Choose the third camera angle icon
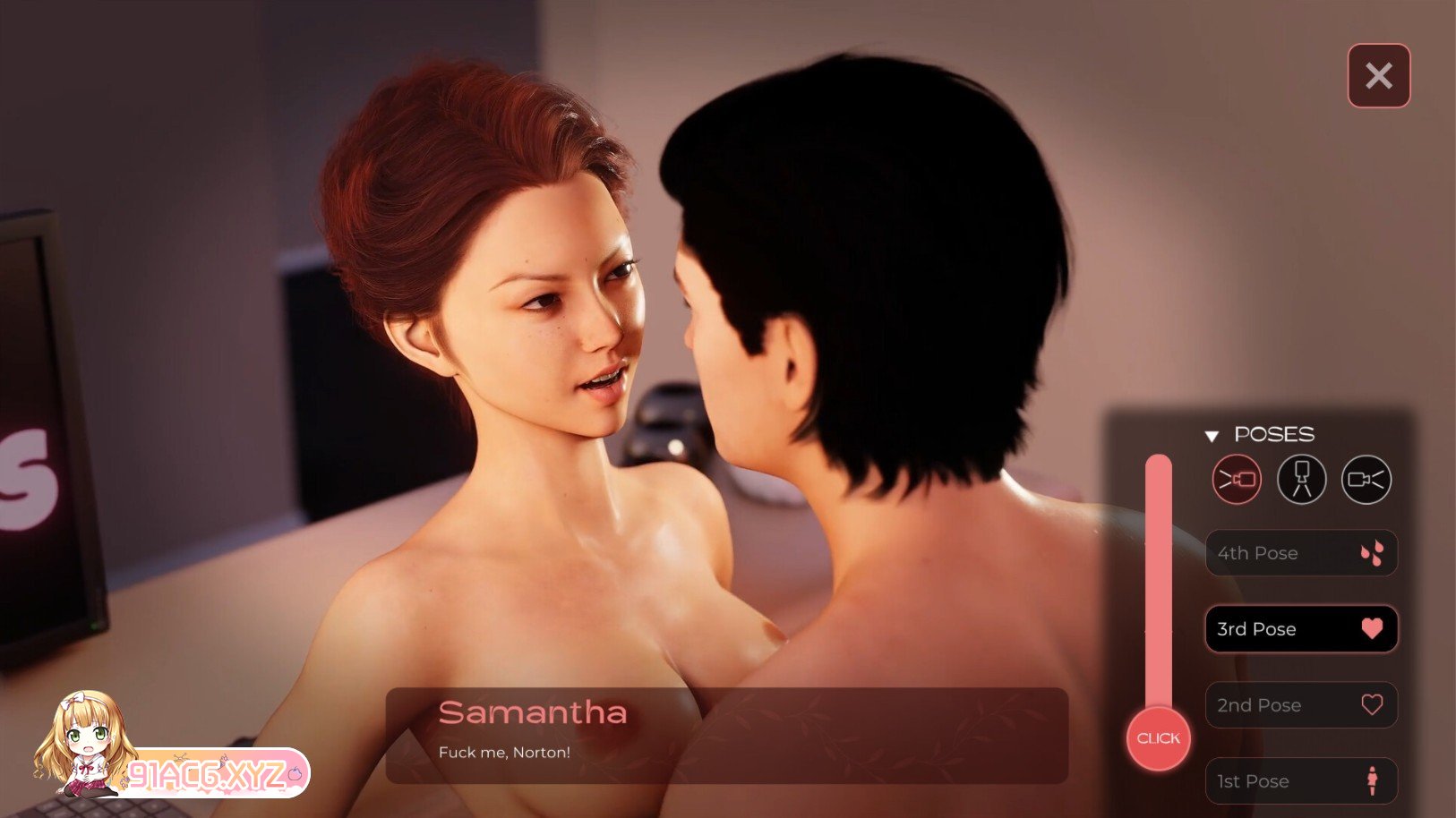Screen dimensions: 1456x818 coord(1366,480)
